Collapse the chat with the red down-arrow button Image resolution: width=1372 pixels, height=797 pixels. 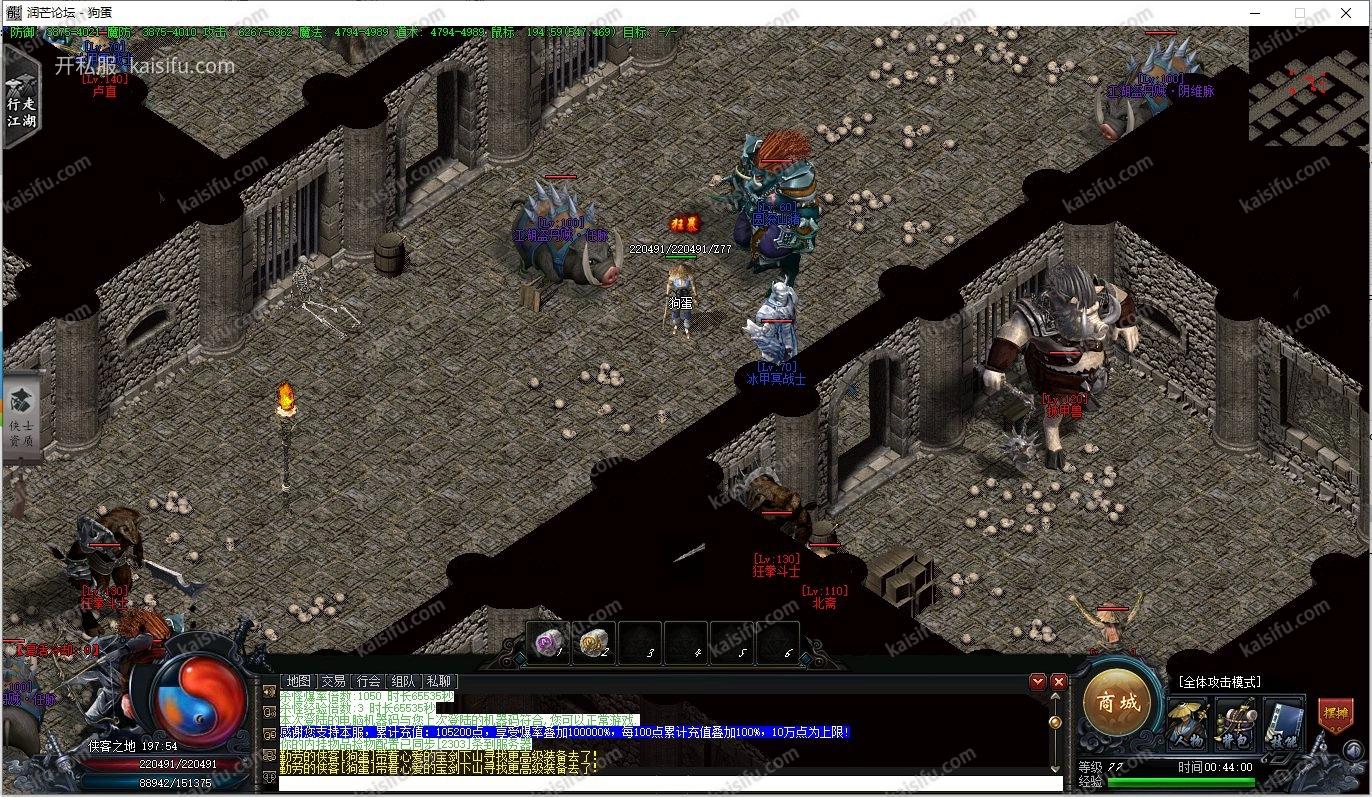[x=1039, y=682]
